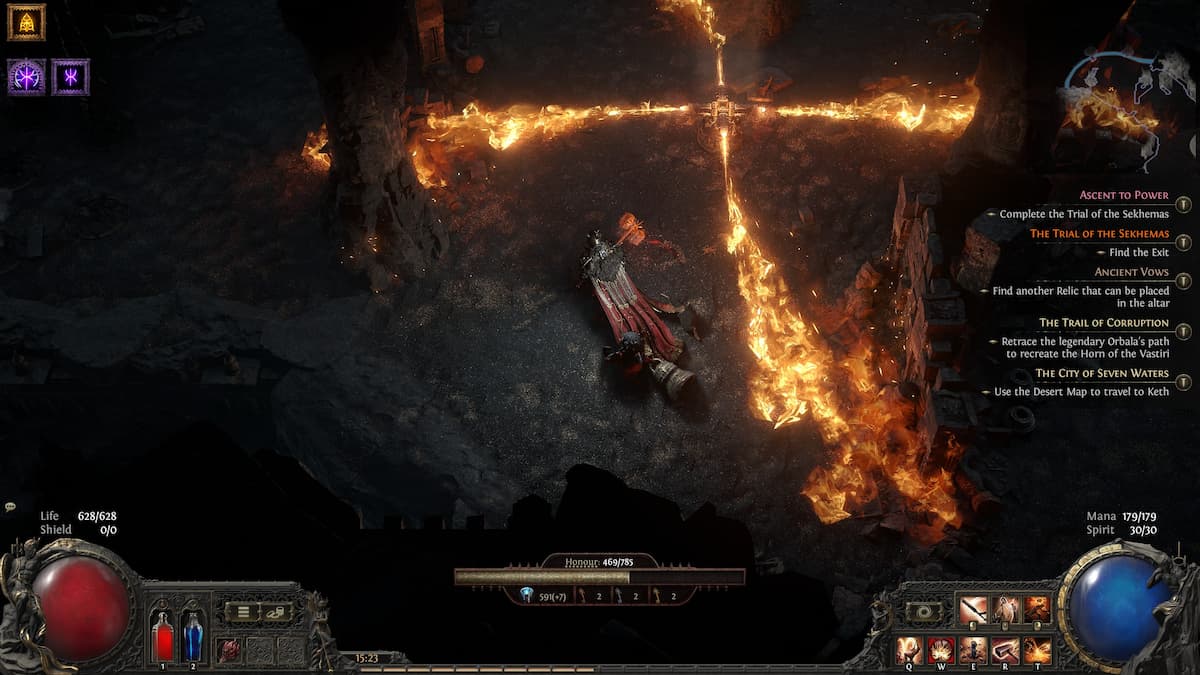Open the shop with the coins button

(276, 611)
